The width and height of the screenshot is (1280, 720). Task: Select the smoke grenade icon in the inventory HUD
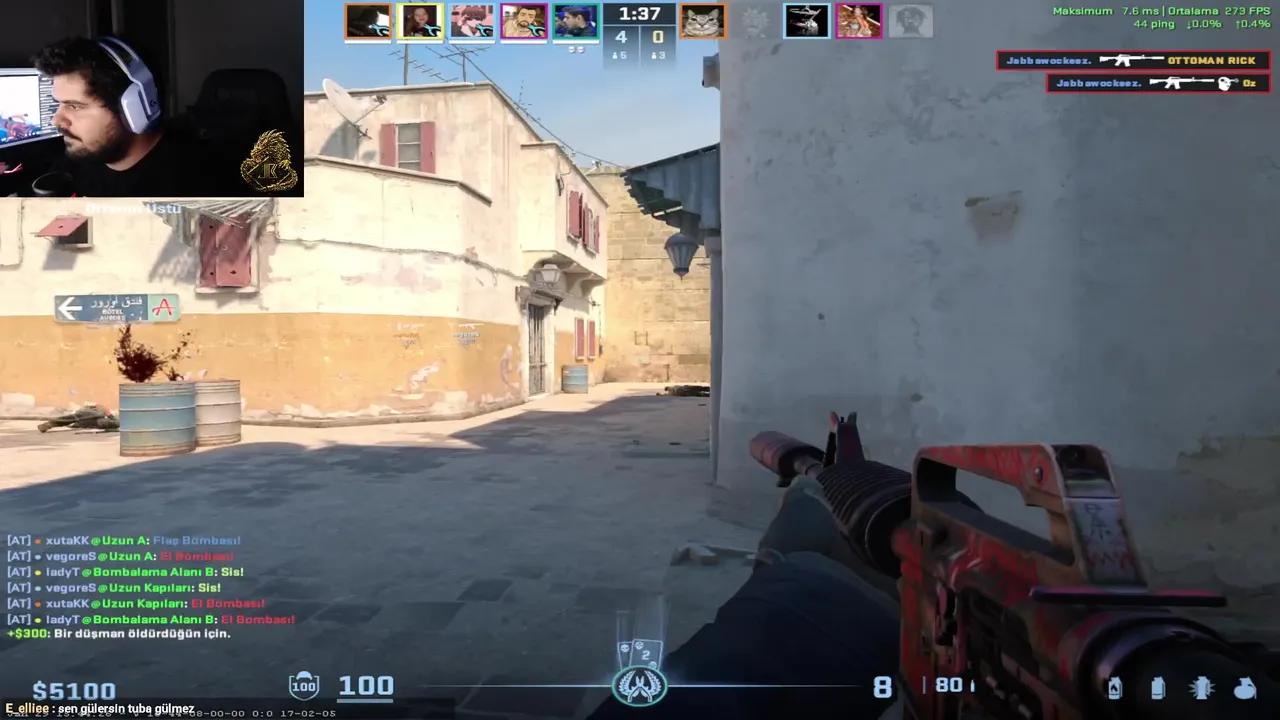point(1158,687)
